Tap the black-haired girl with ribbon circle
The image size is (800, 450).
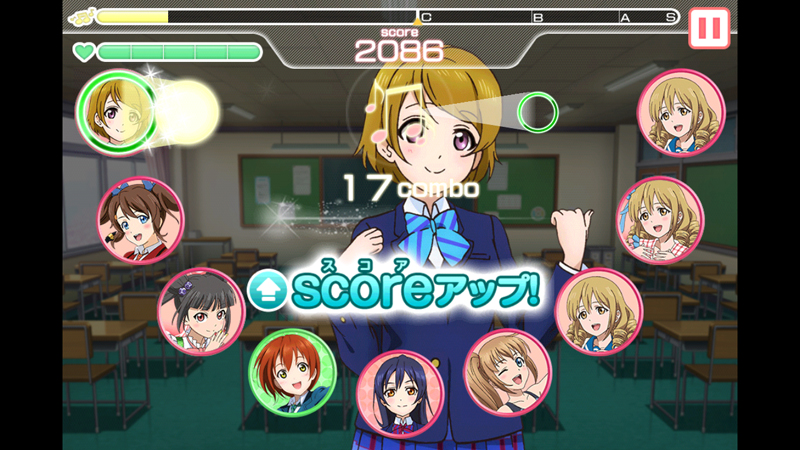[x=201, y=312]
